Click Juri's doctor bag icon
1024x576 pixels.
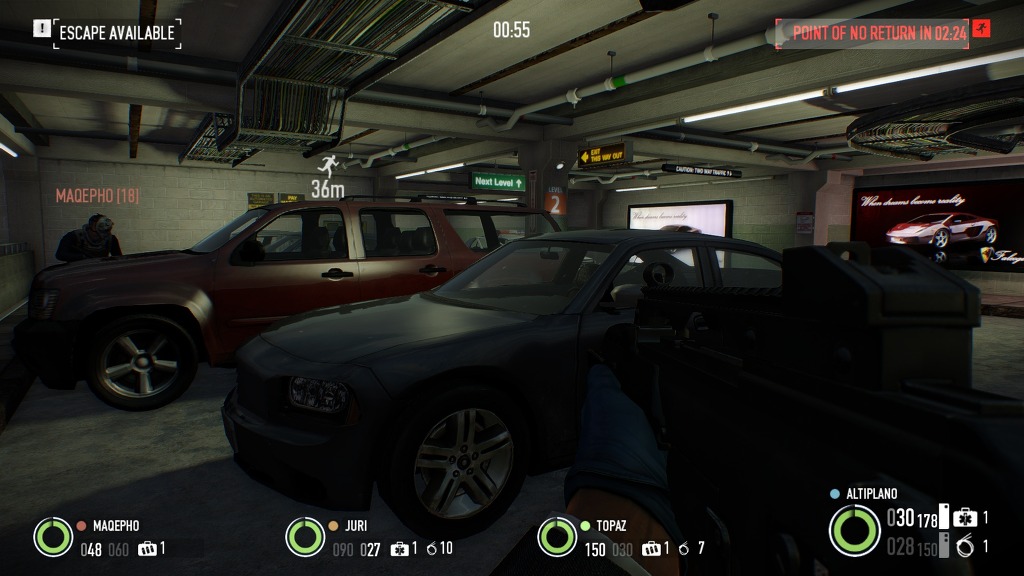[400, 548]
